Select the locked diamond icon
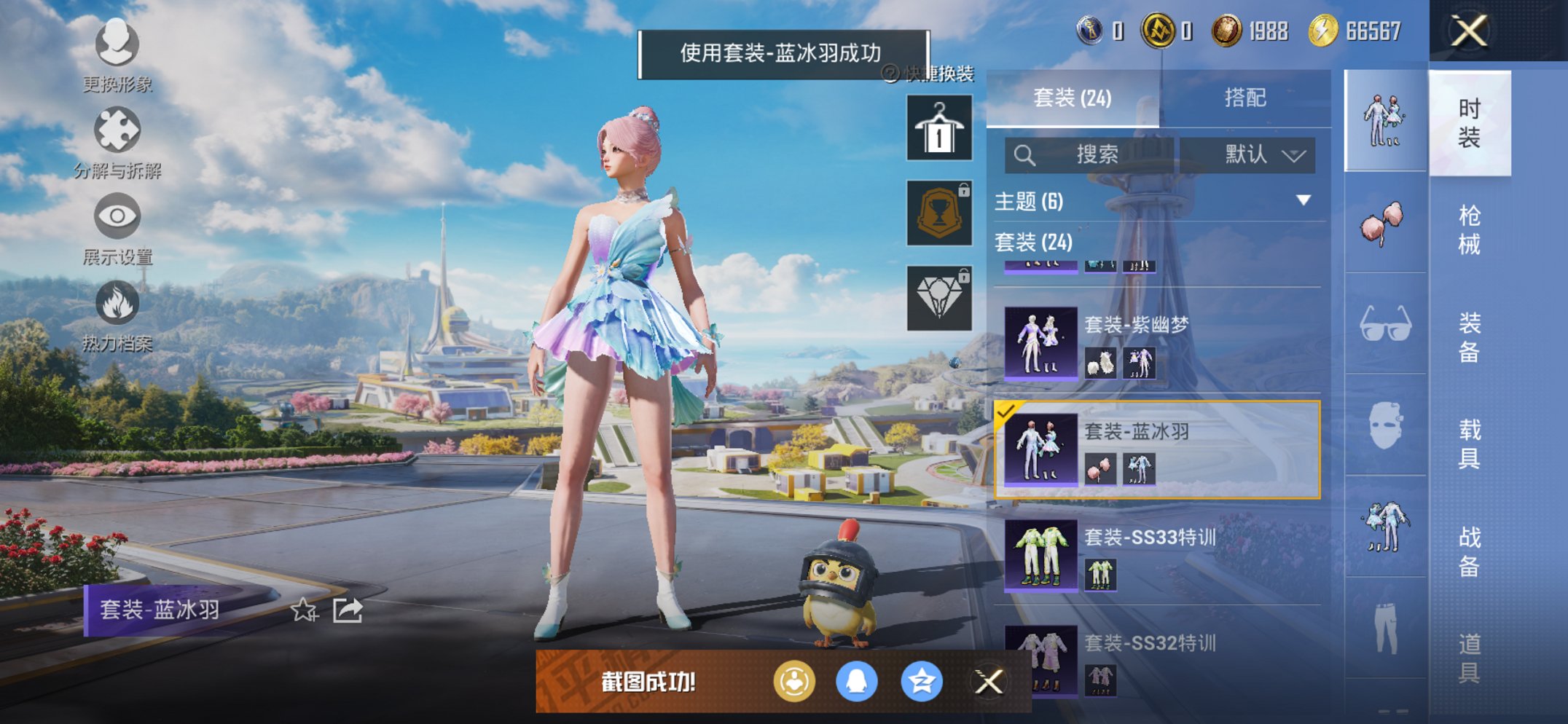The width and height of the screenshot is (1568, 724). [x=938, y=296]
